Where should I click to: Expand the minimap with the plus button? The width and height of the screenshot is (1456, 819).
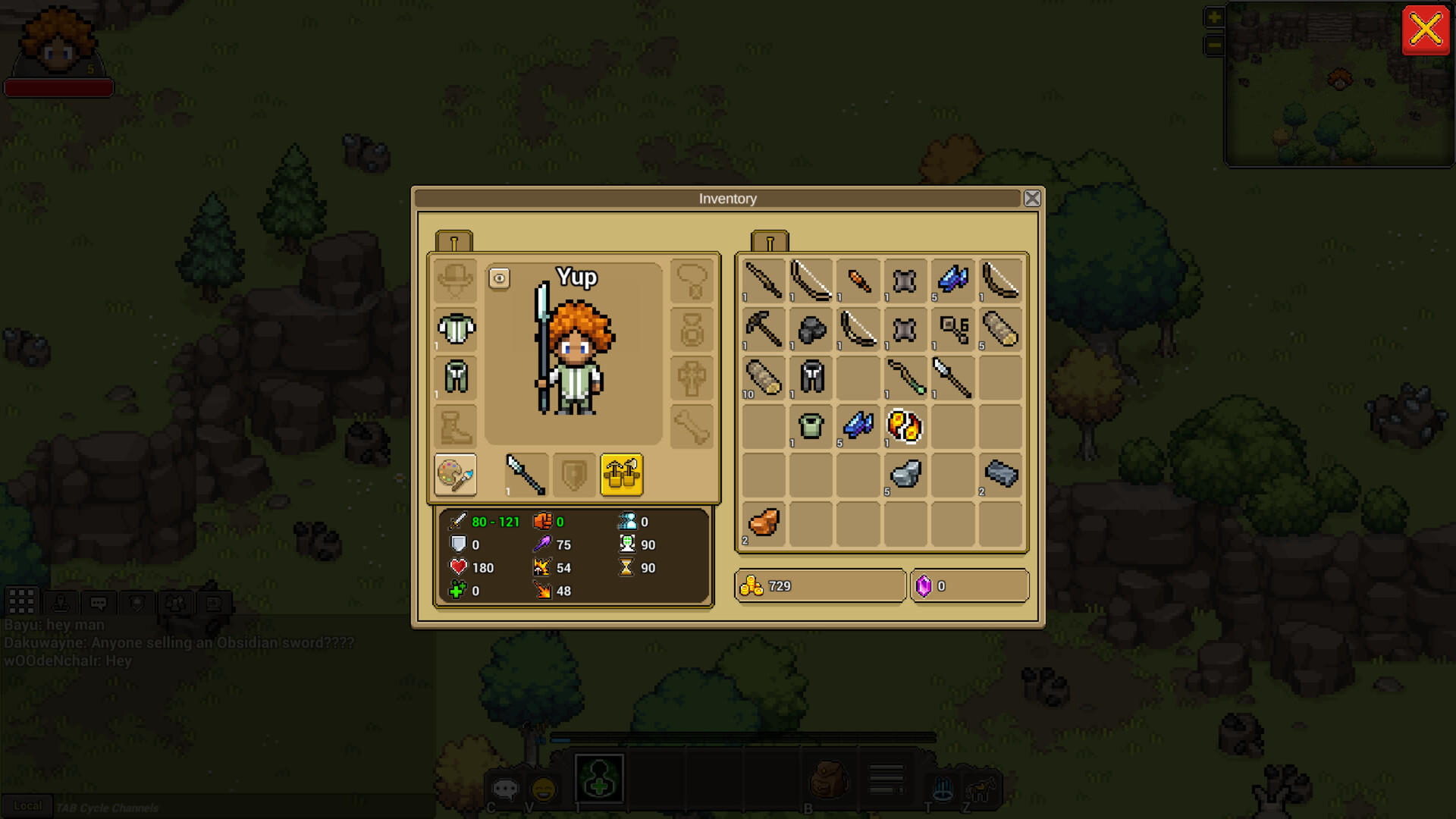tap(1214, 16)
